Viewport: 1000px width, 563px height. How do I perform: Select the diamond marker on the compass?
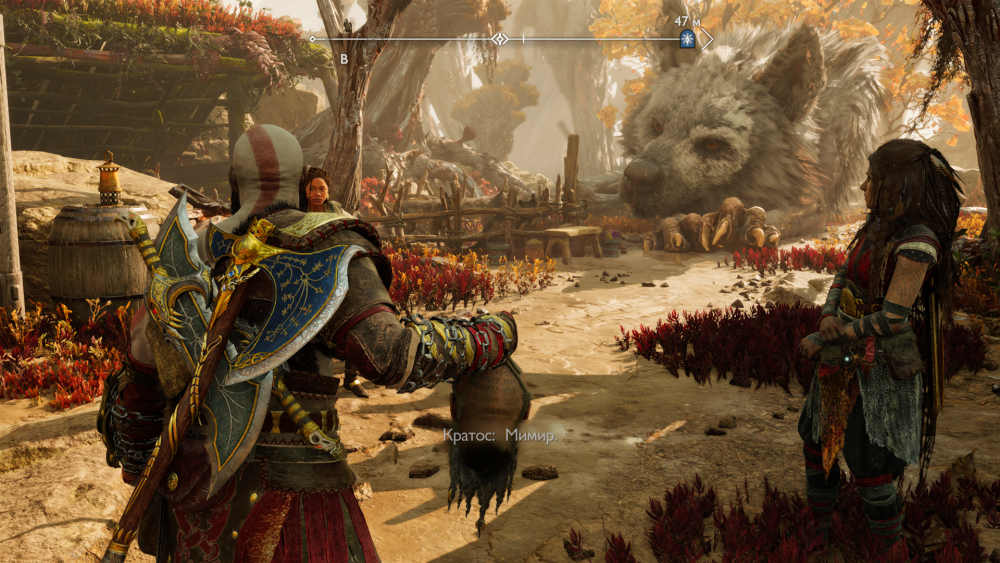pos(499,39)
